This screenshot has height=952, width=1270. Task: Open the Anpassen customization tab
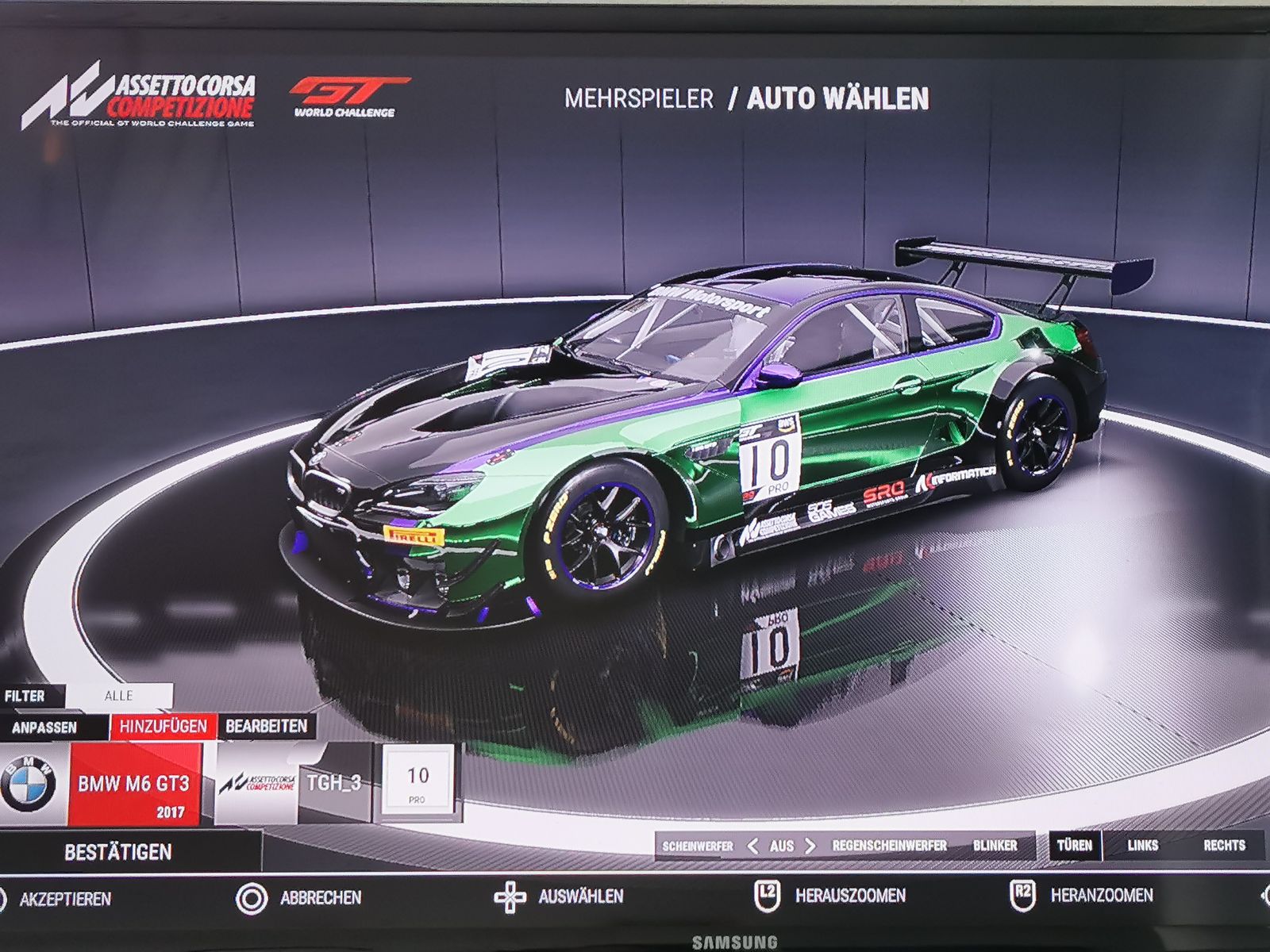pyautogui.click(x=45, y=727)
